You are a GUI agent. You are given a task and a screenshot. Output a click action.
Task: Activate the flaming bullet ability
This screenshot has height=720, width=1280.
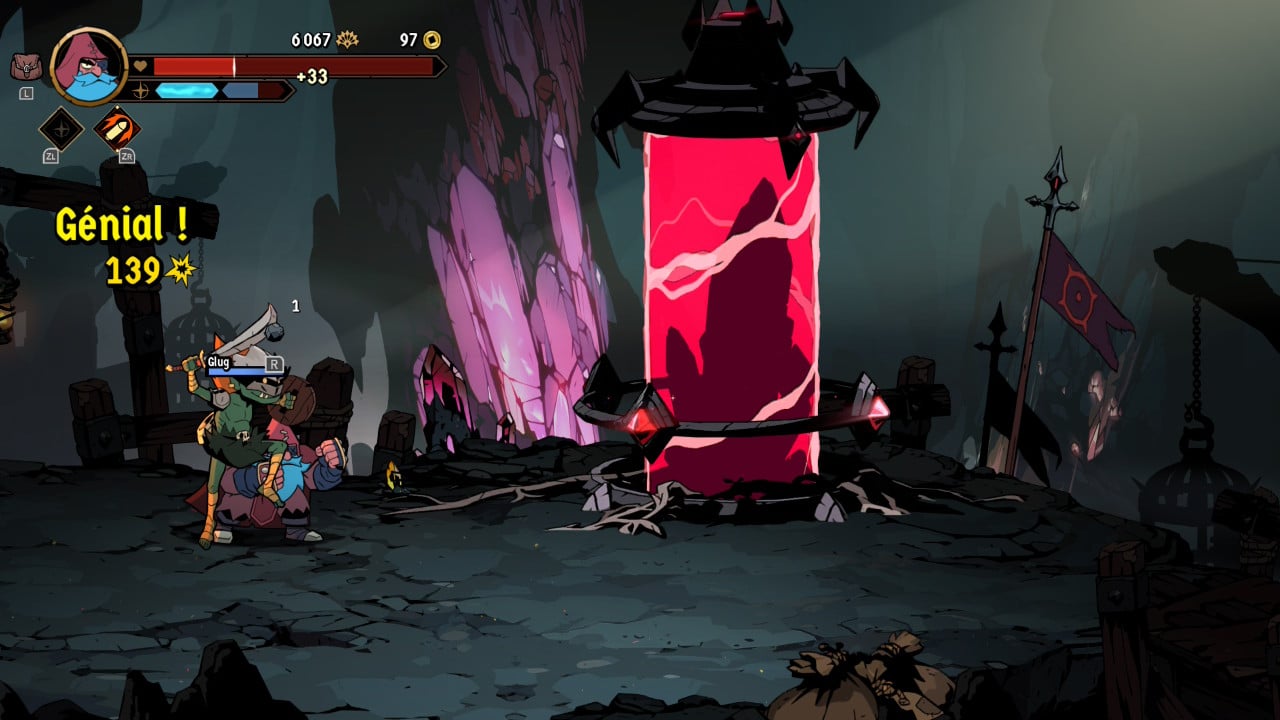(117, 129)
